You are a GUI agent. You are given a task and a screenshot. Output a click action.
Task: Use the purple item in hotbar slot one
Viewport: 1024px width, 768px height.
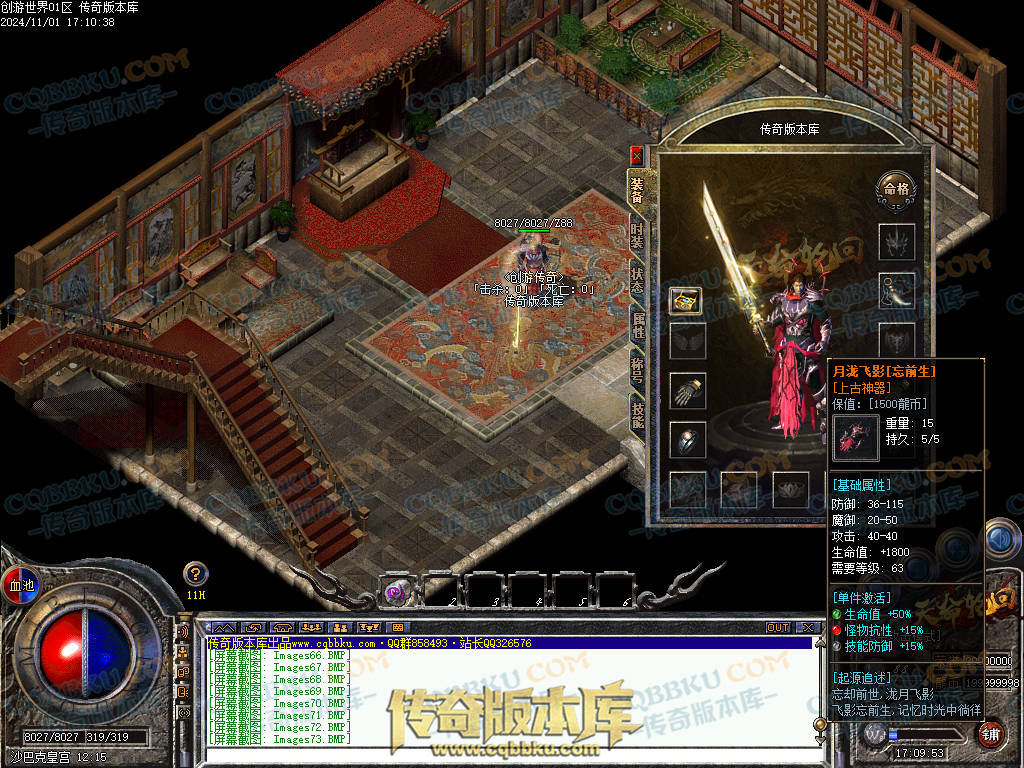click(x=397, y=591)
